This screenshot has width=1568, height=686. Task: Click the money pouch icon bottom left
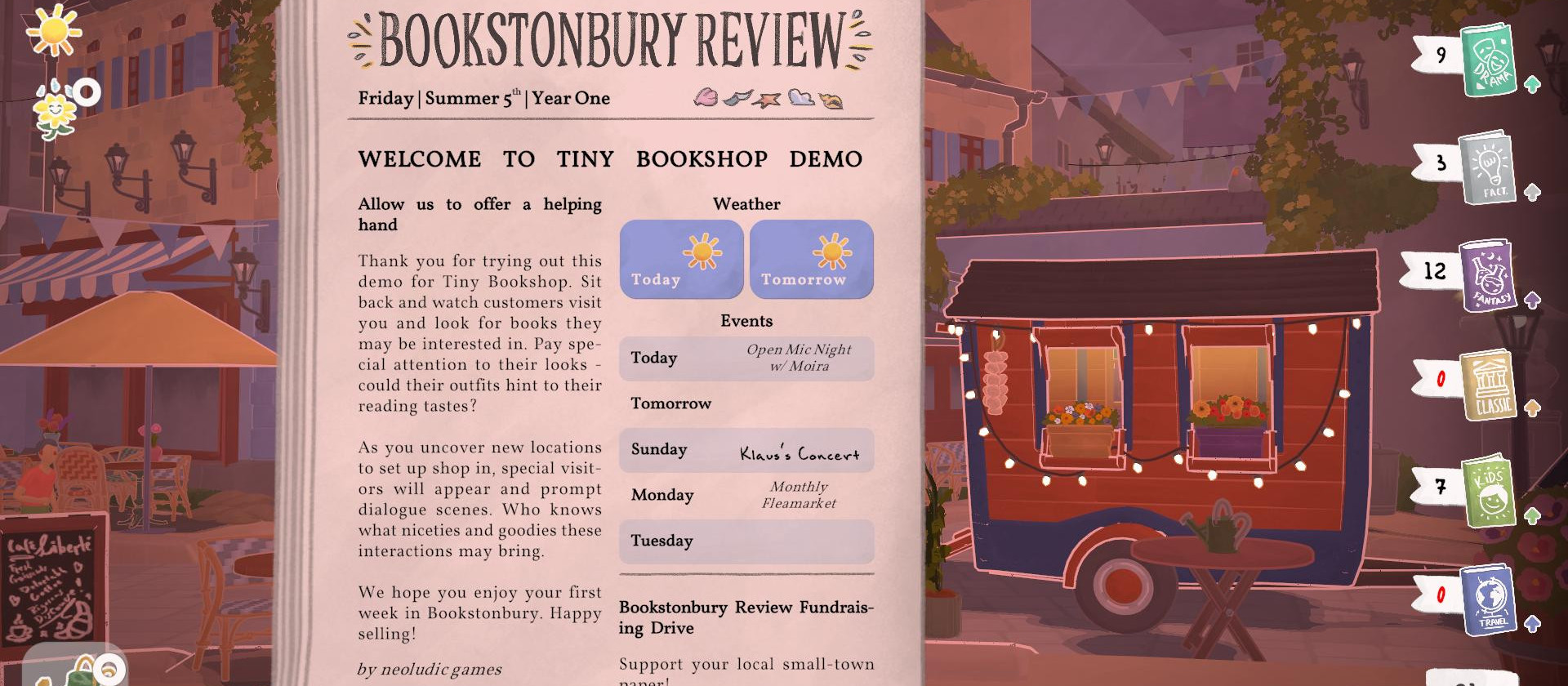pyautogui.click(x=82, y=670)
